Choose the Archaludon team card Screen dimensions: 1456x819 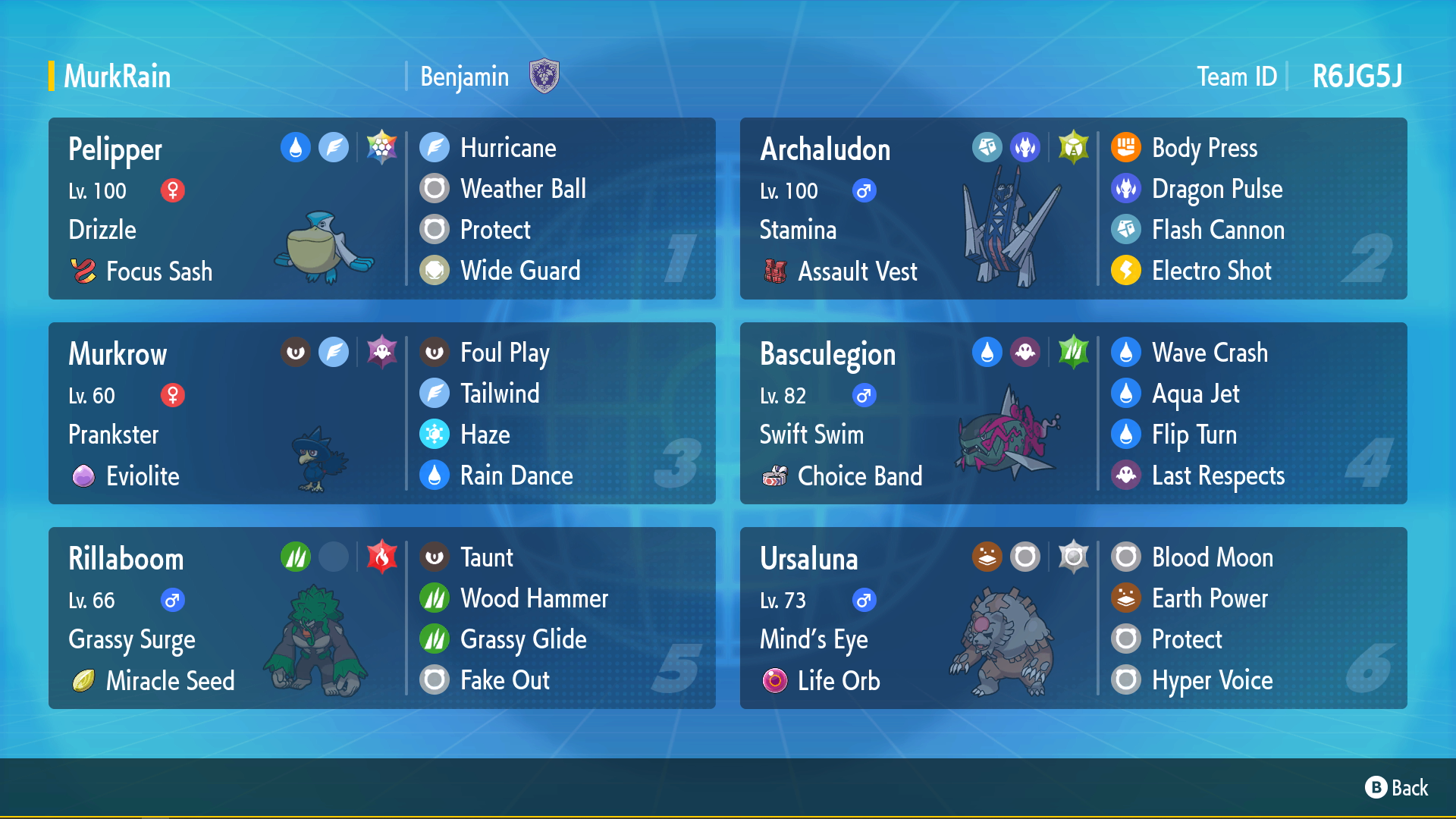tap(1073, 209)
